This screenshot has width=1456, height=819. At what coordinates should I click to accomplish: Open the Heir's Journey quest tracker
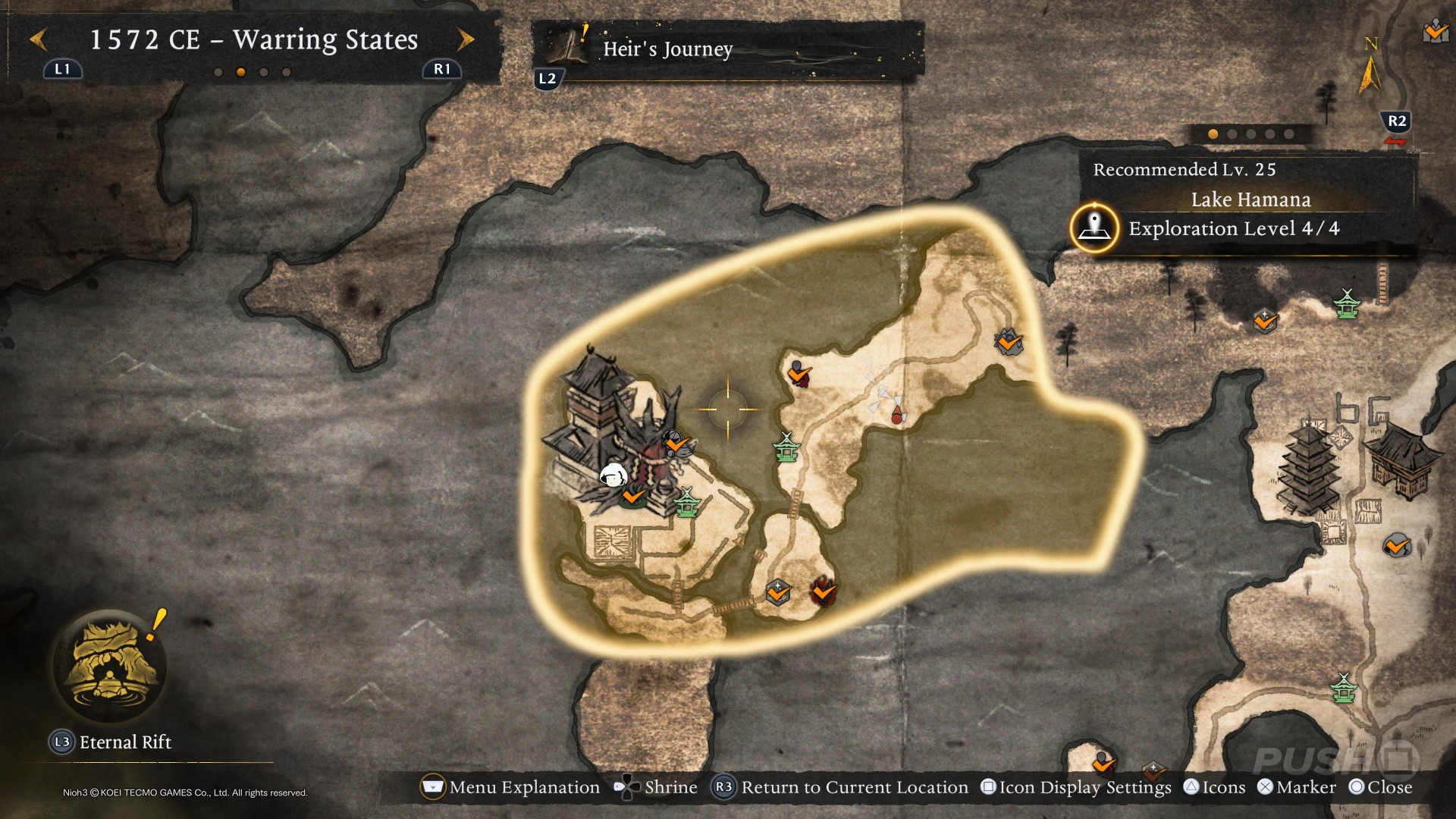667,49
